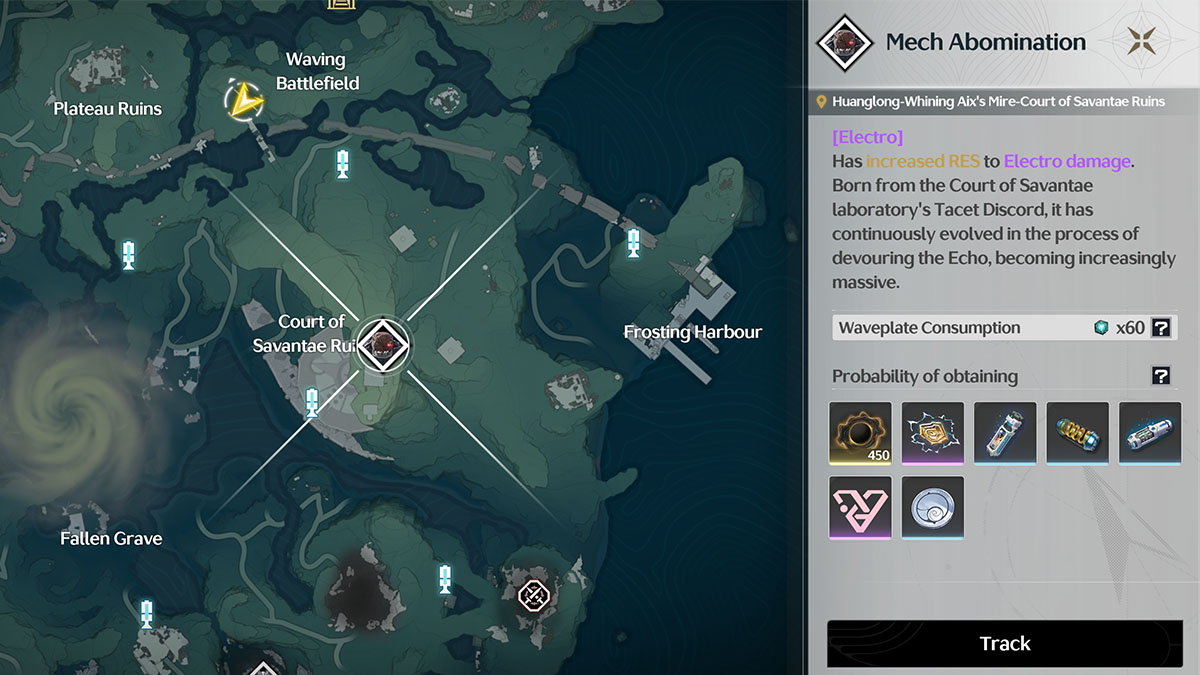Screen dimensions: 1200x675
Task: Select the beacon marker below Waving Battlefield
Action: tap(343, 163)
